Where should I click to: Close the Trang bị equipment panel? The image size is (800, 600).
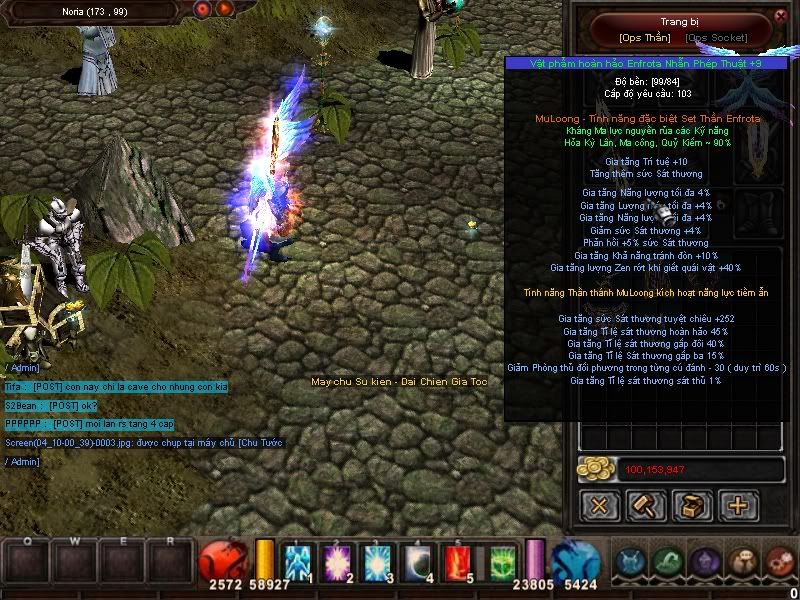tap(781, 16)
